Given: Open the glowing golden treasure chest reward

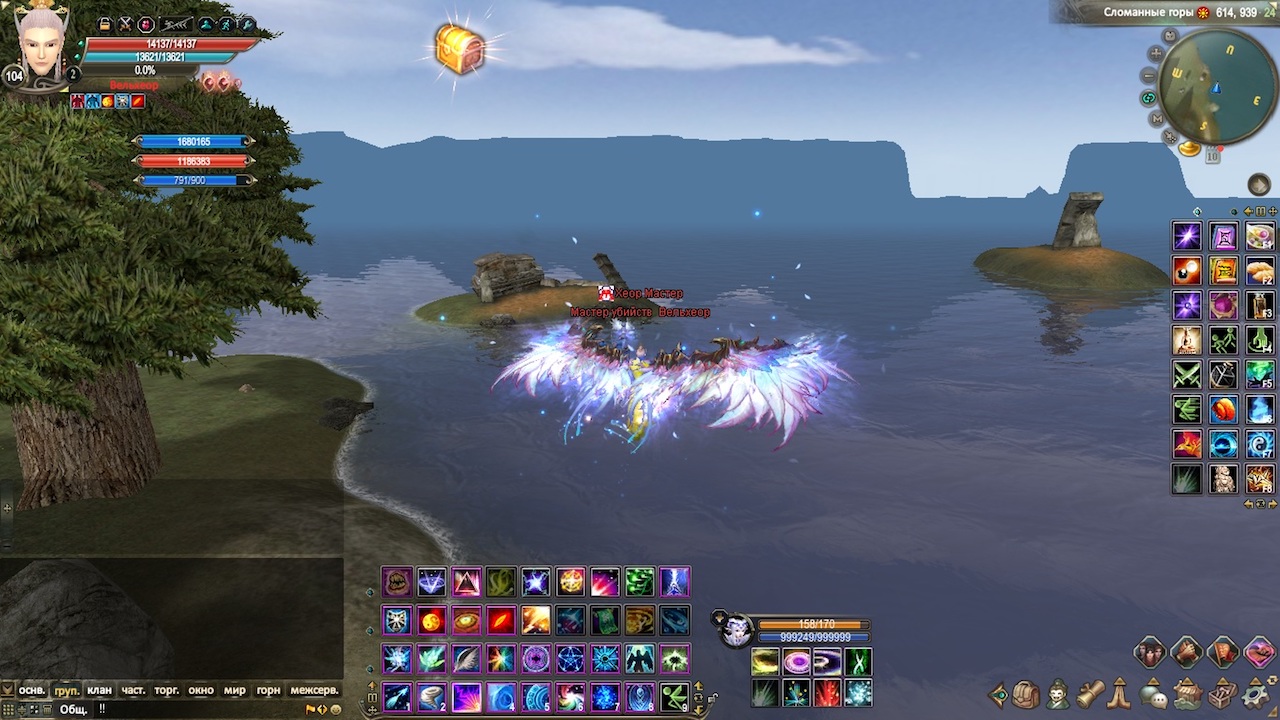Looking at the screenshot, I should tap(460, 49).
